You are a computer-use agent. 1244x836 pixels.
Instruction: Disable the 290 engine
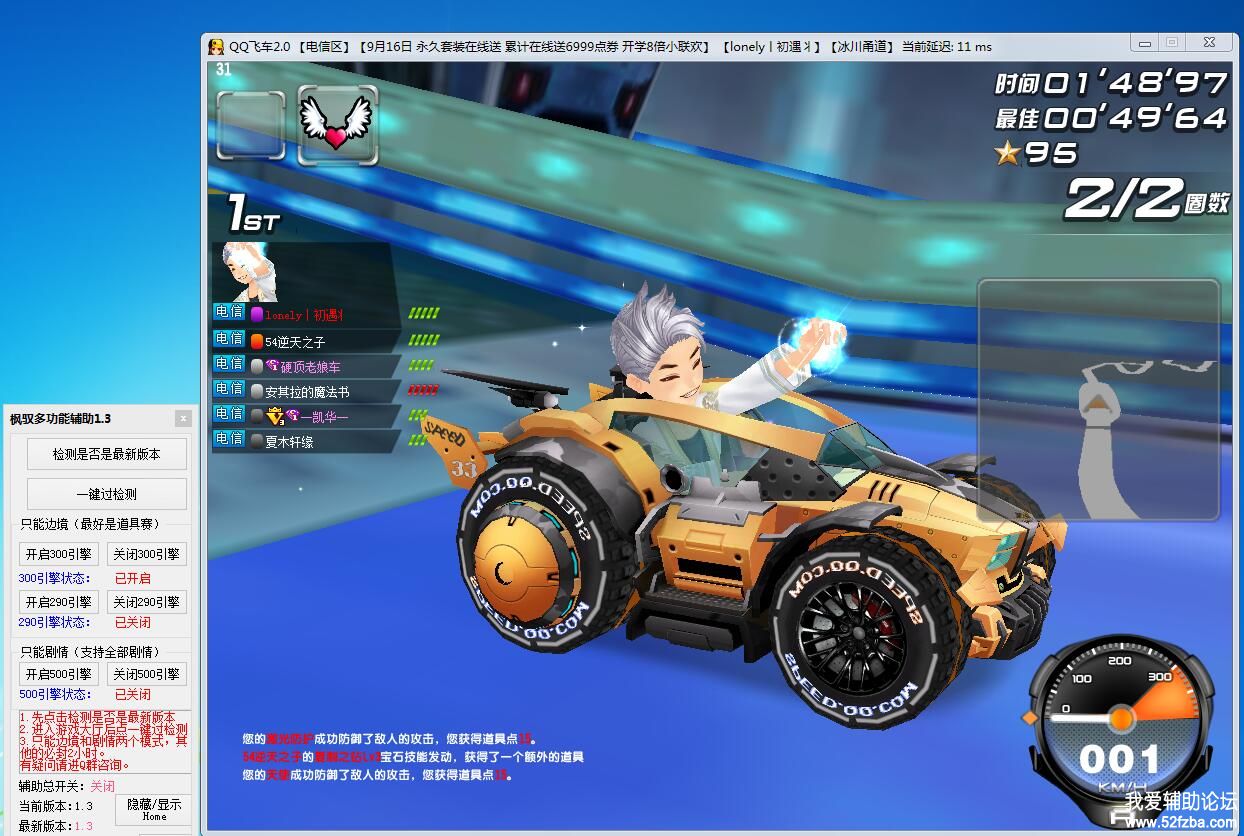click(x=146, y=602)
